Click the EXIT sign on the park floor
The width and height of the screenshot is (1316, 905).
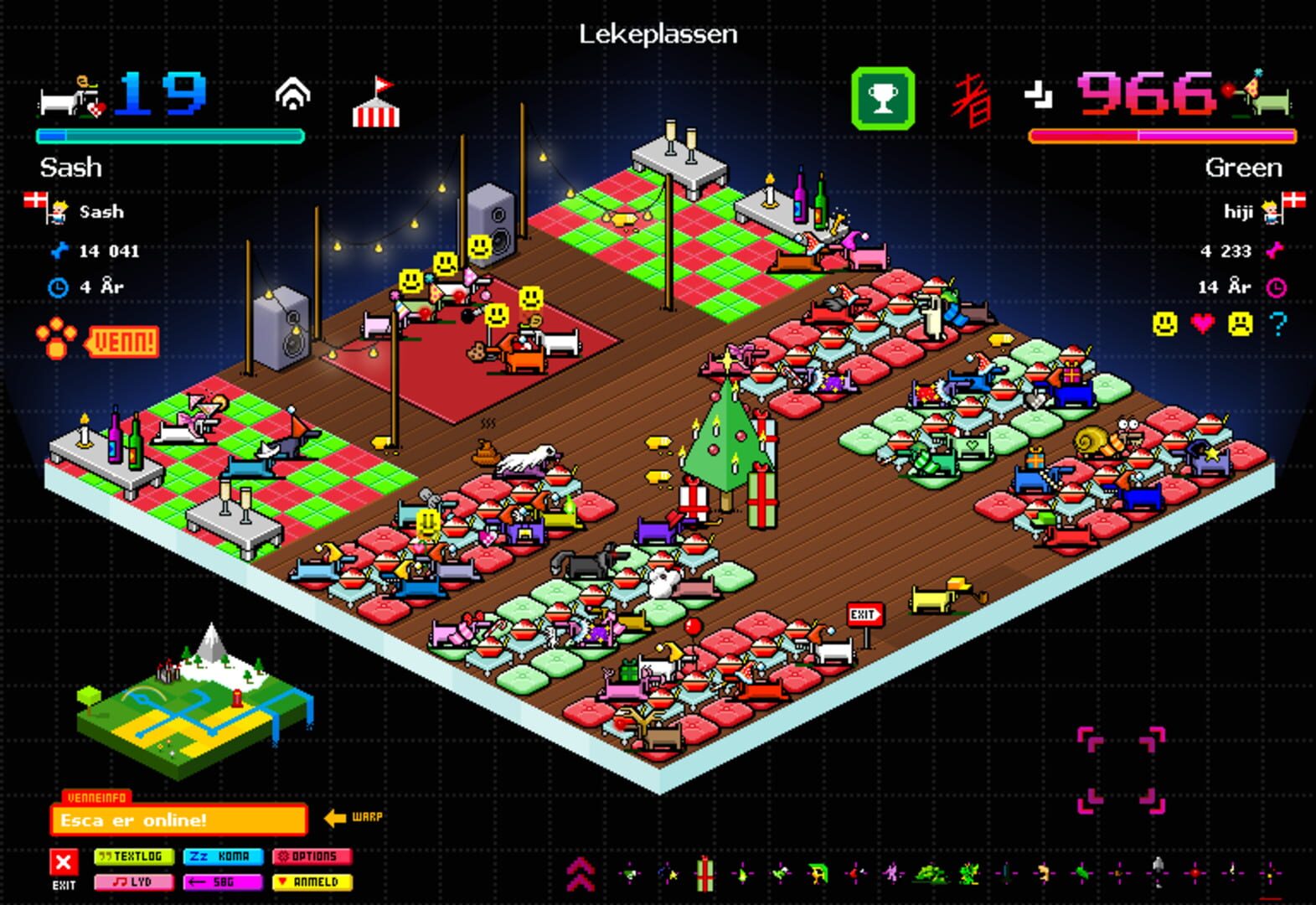pos(864,614)
